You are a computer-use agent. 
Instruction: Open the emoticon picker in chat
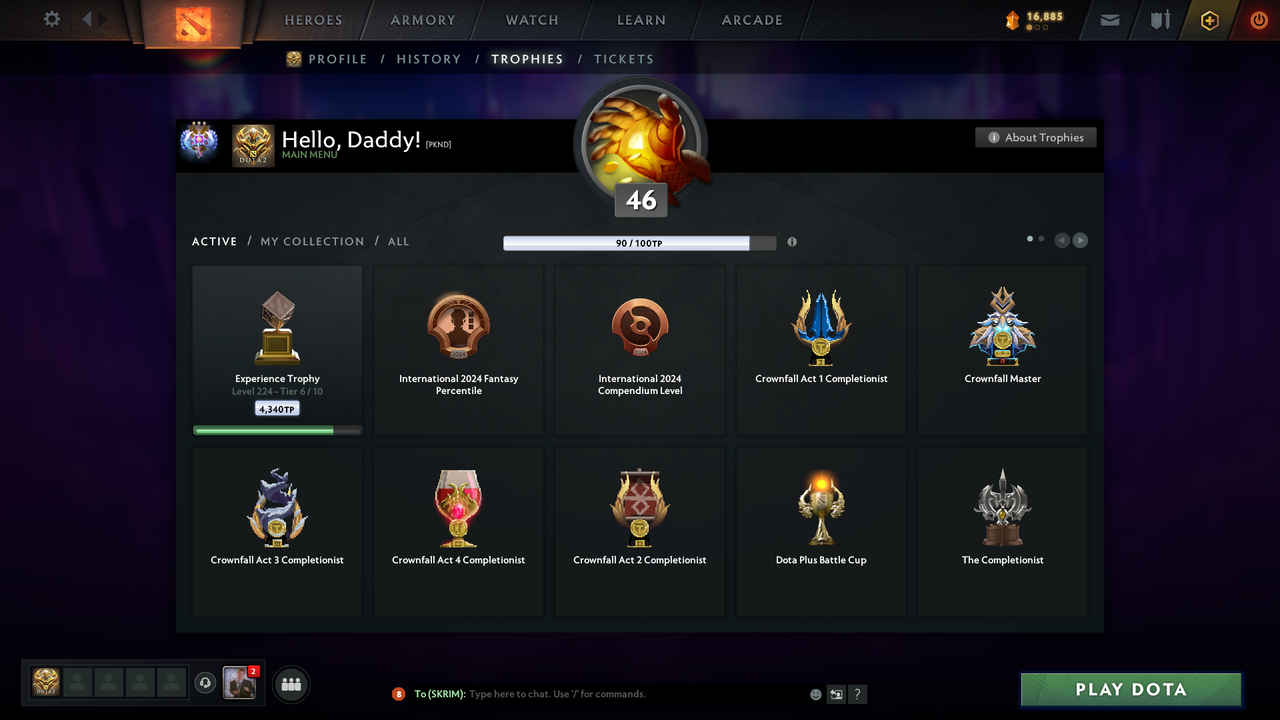[x=815, y=693]
